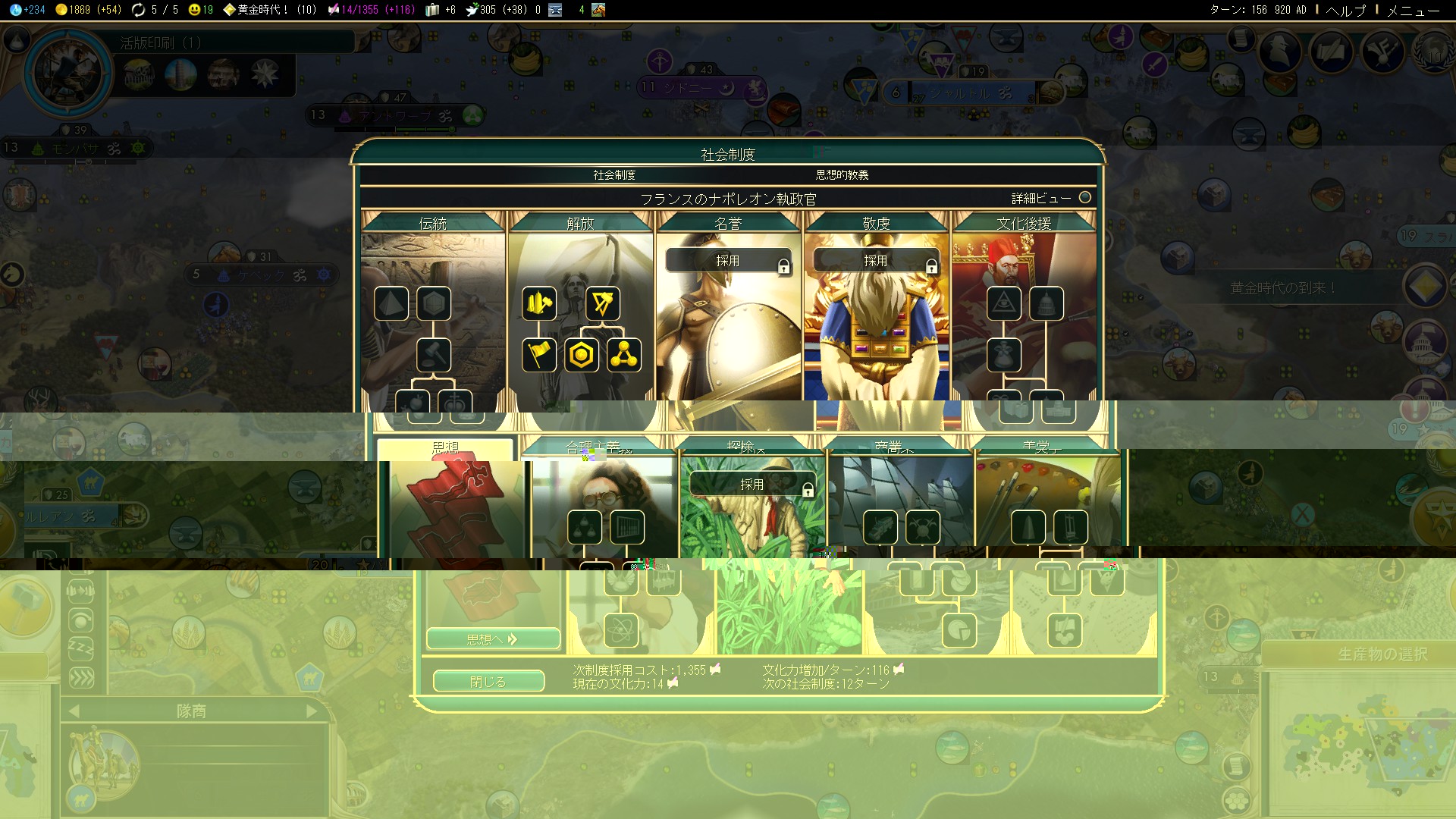This screenshot has height=819, width=1456.
Task: Select the gavel policy in 伝統 tree
Action: [x=434, y=355]
